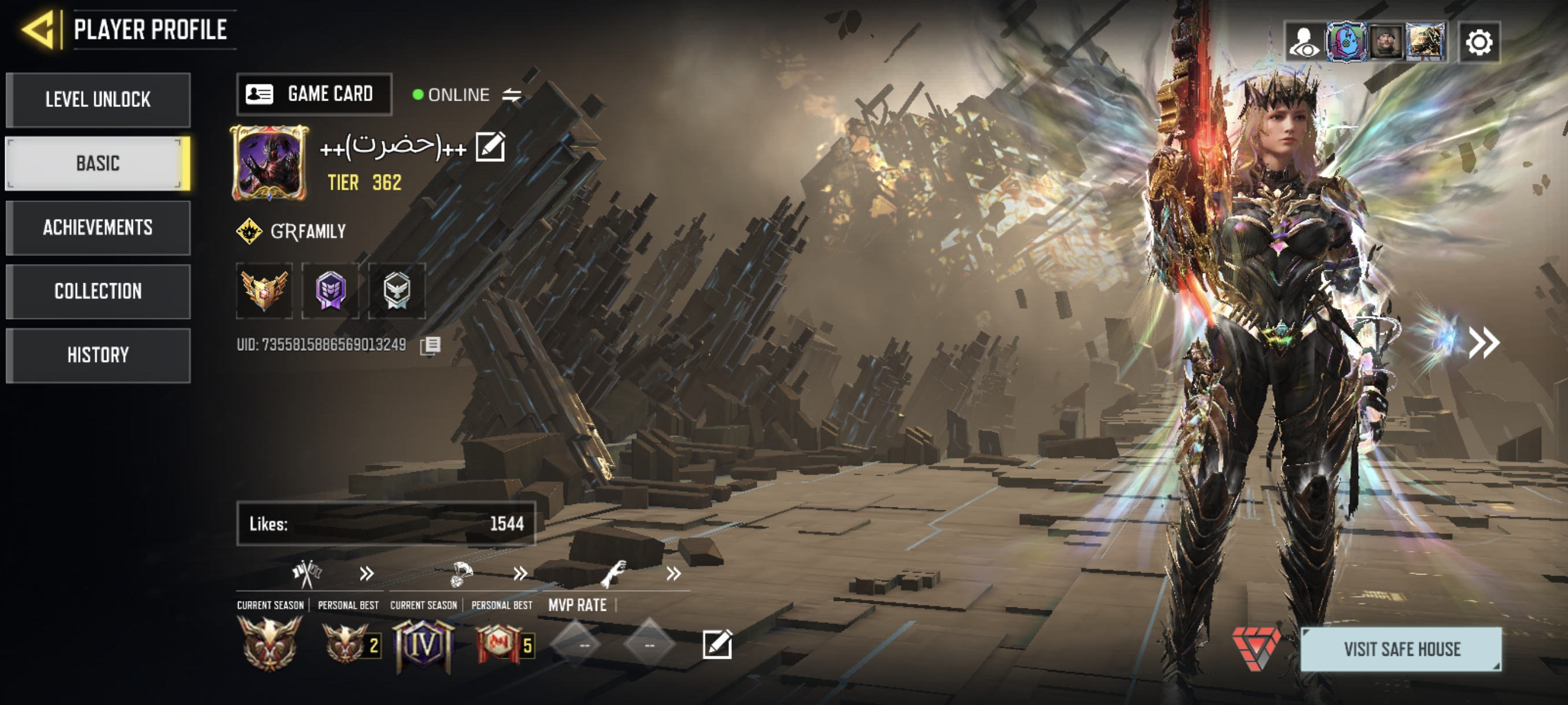
Task: Select the Basic profile tab
Action: tap(98, 164)
